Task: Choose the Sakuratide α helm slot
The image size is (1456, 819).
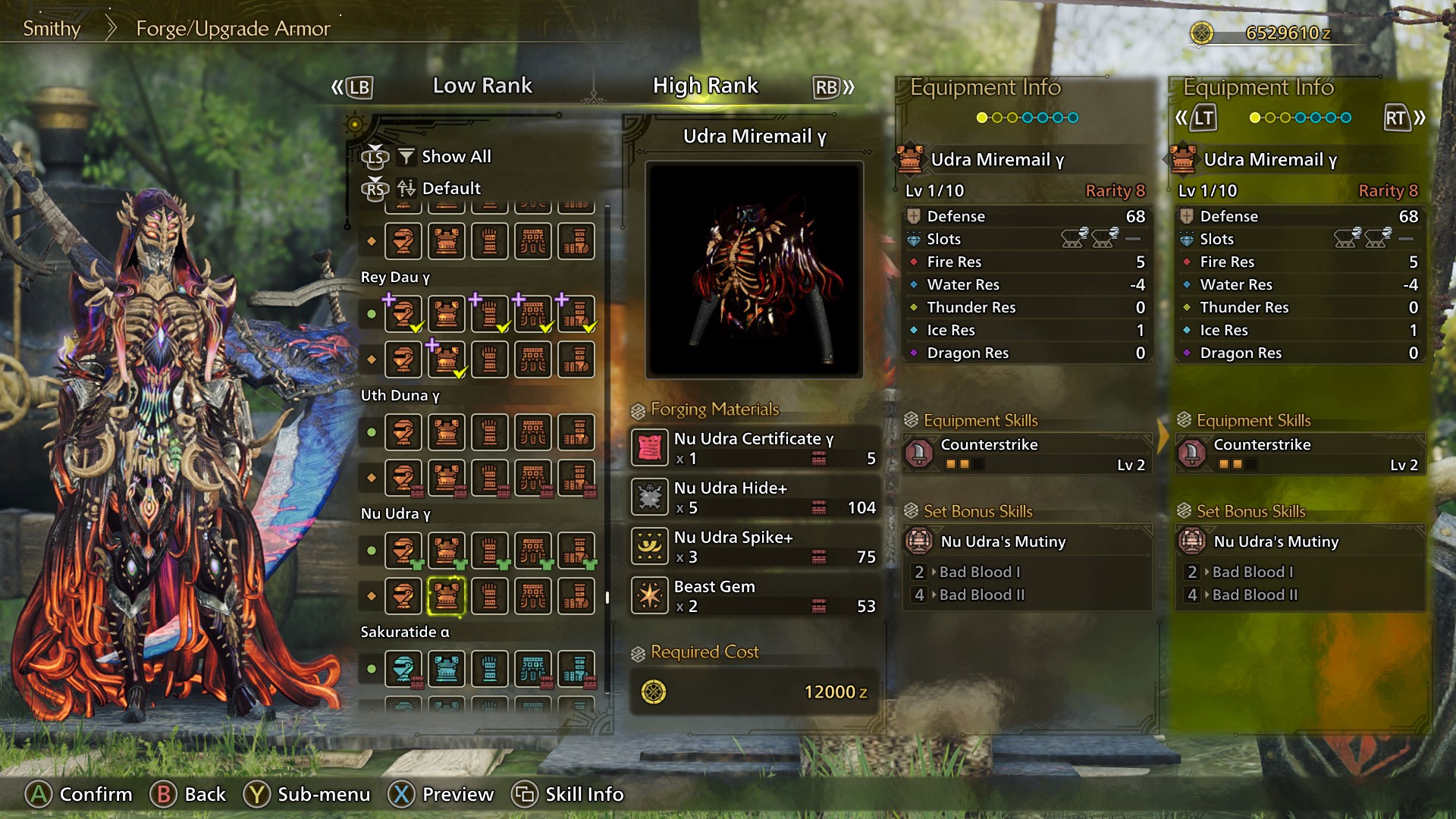Action: coord(403,669)
